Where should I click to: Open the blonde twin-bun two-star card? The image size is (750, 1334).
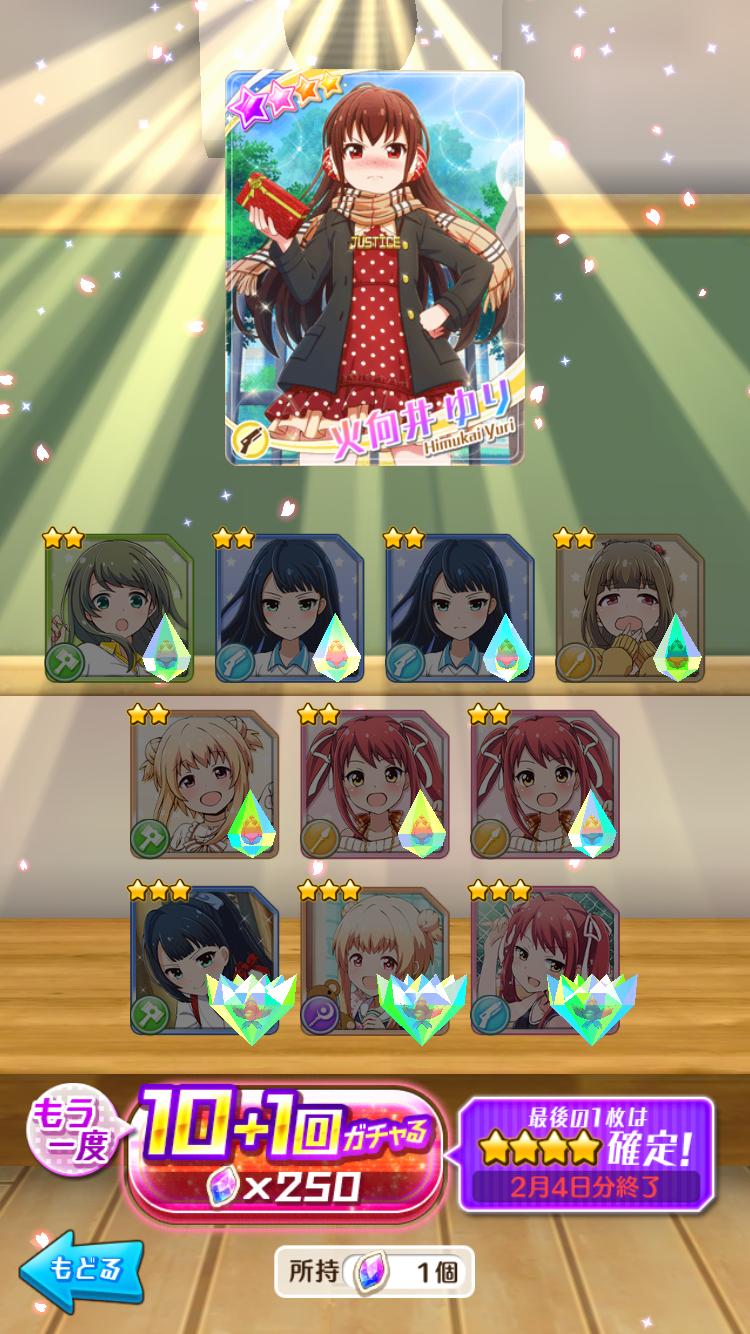[204, 784]
